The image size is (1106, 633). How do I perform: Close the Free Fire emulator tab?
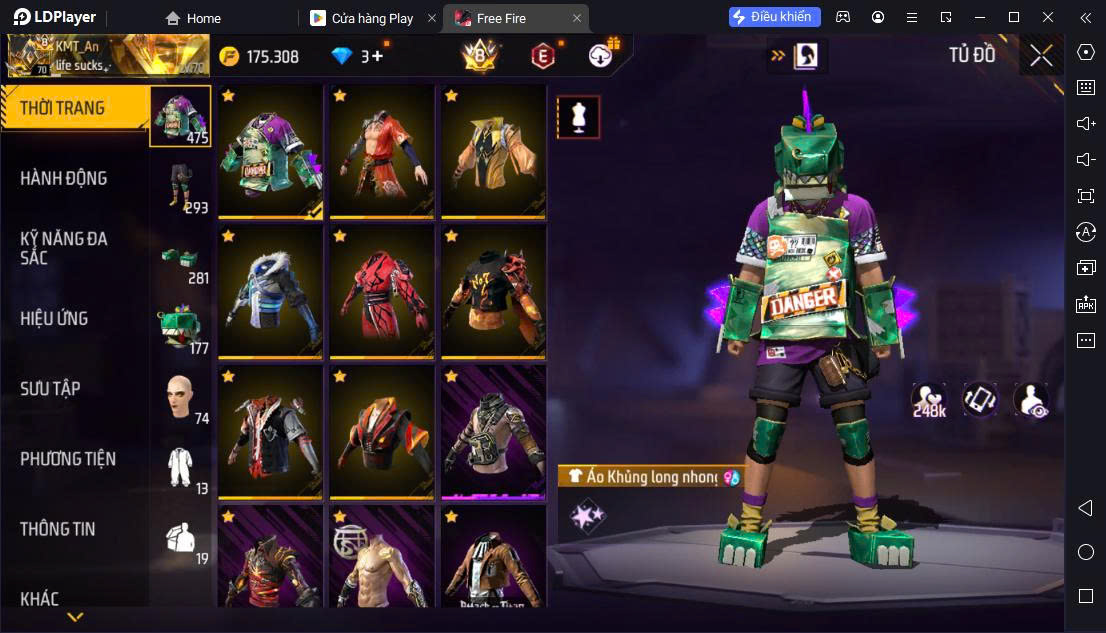[x=577, y=18]
